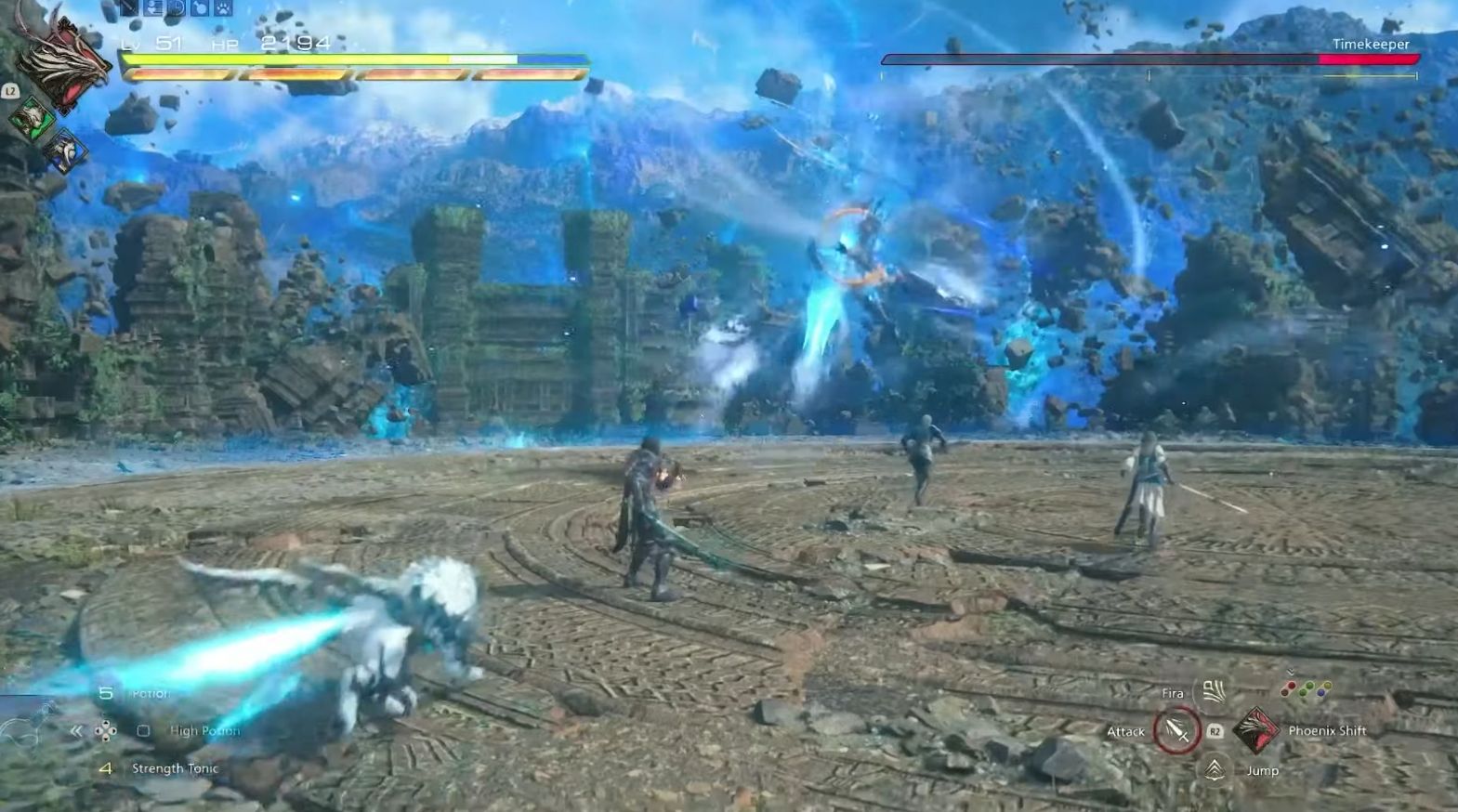
Task: Click the sword status icon at the top left
Action: tap(127, 8)
